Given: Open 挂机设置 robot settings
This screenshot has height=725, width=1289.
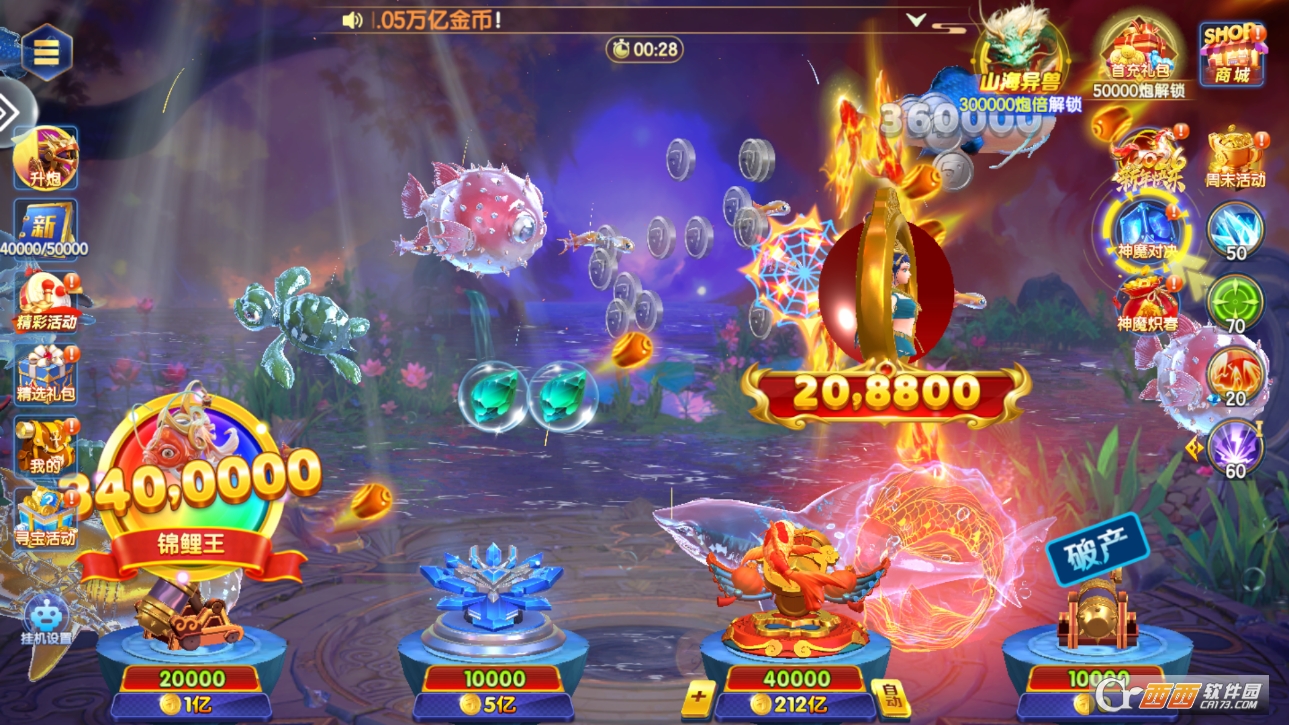Looking at the screenshot, I should click(46, 620).
